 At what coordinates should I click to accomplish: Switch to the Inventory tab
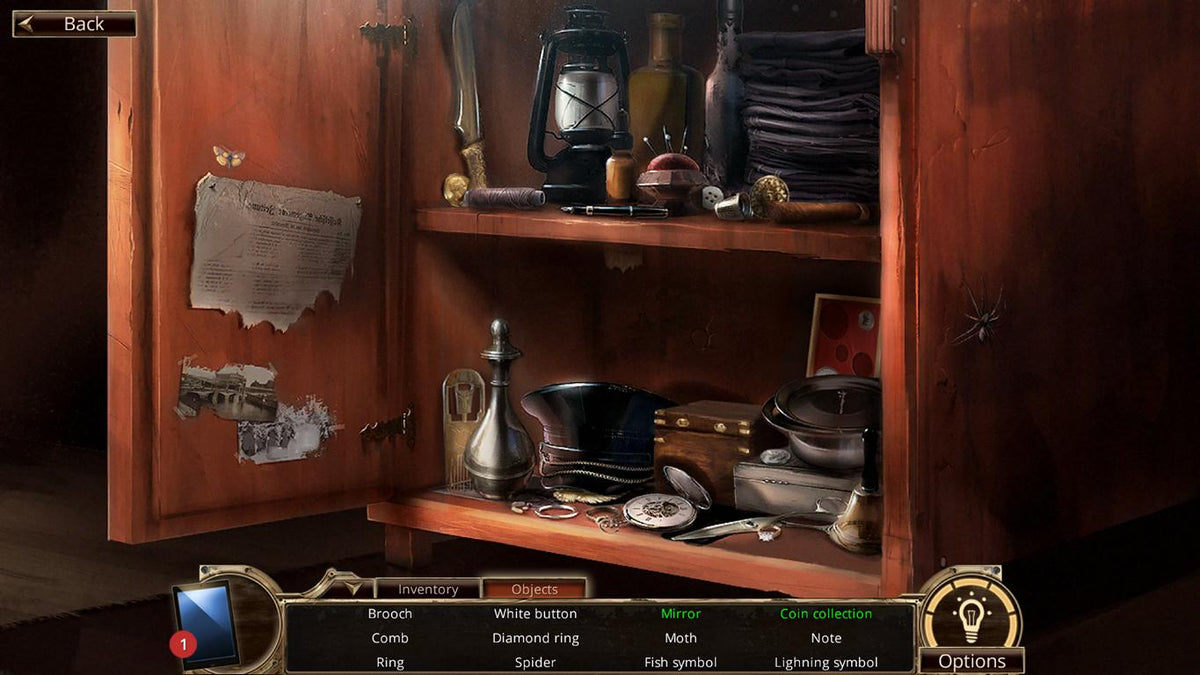click(428, 589)
